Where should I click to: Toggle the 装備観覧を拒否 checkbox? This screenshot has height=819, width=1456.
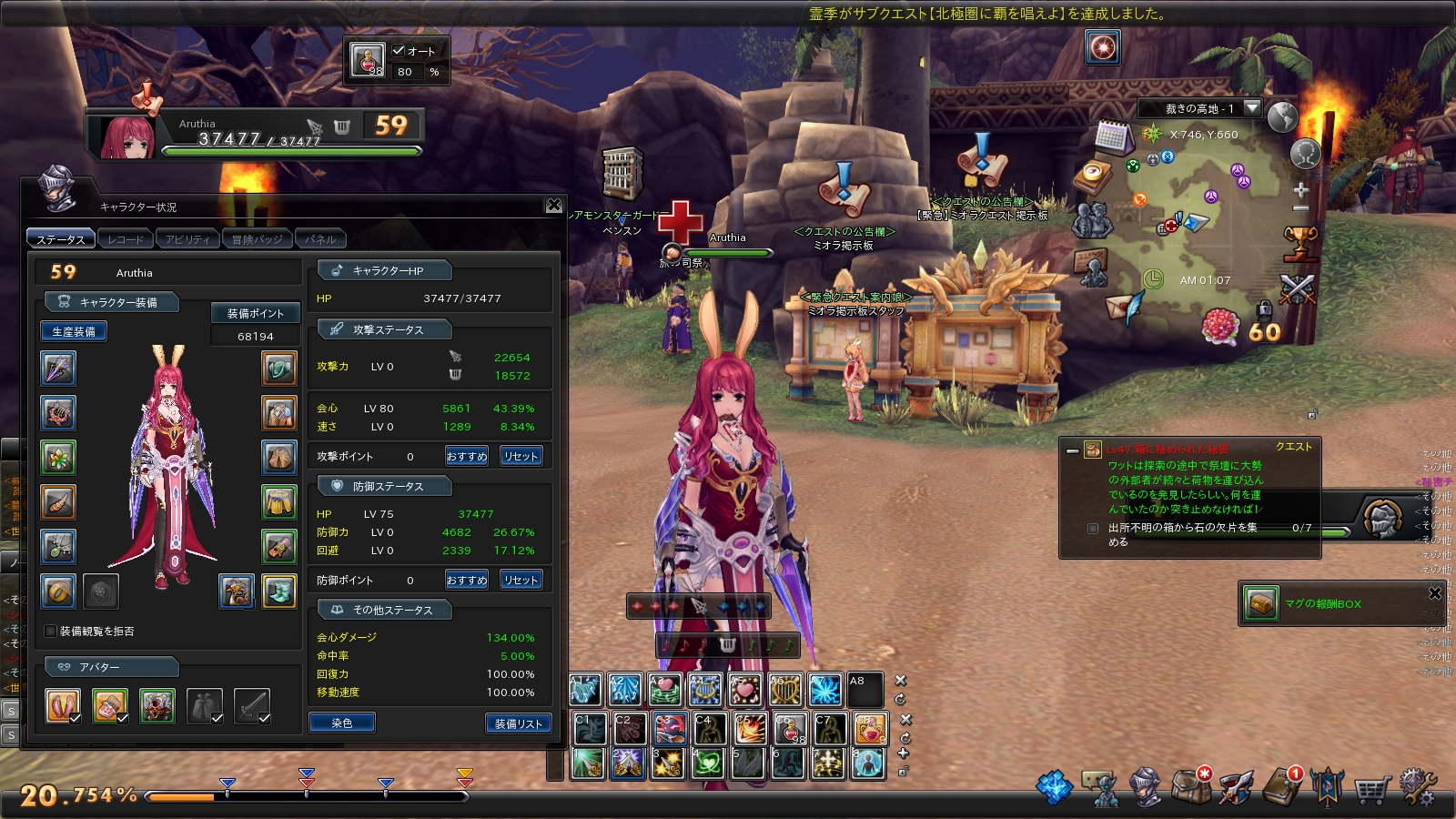click(x=51, y=631)
